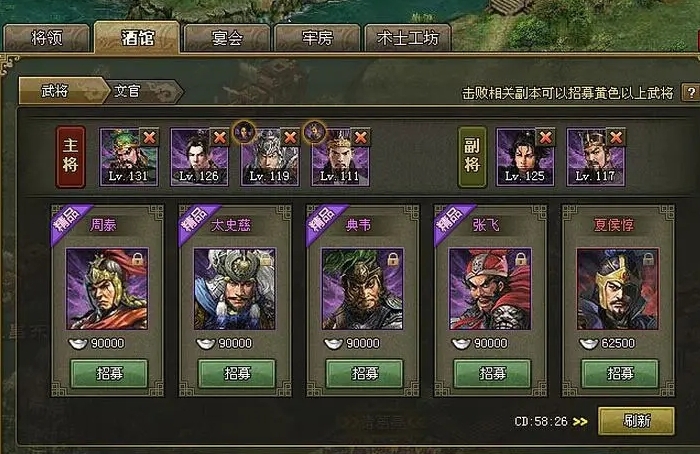Show the 文官 sub-tab

127,91
